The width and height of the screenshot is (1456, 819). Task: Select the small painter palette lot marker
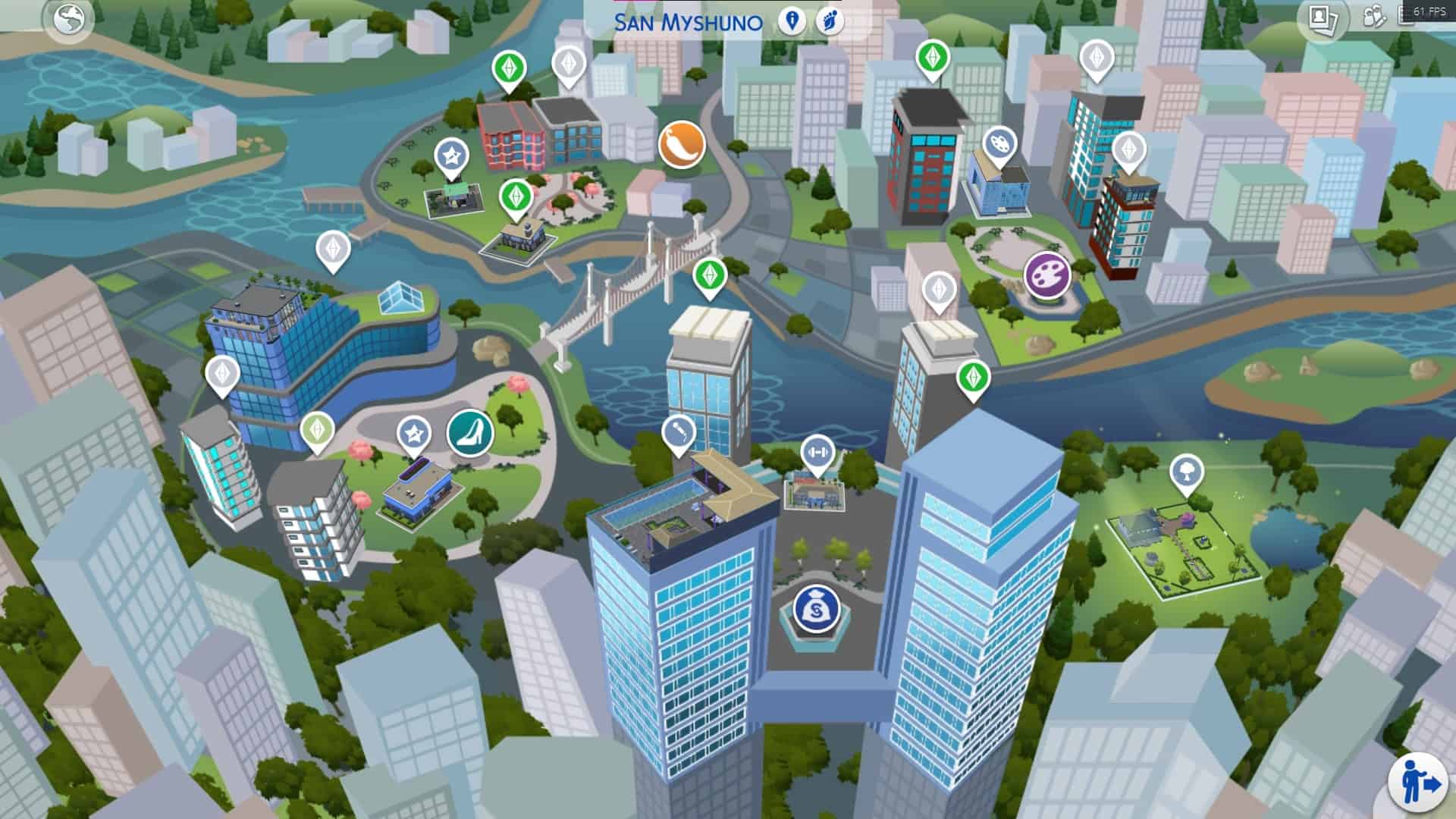pos(999,143)
